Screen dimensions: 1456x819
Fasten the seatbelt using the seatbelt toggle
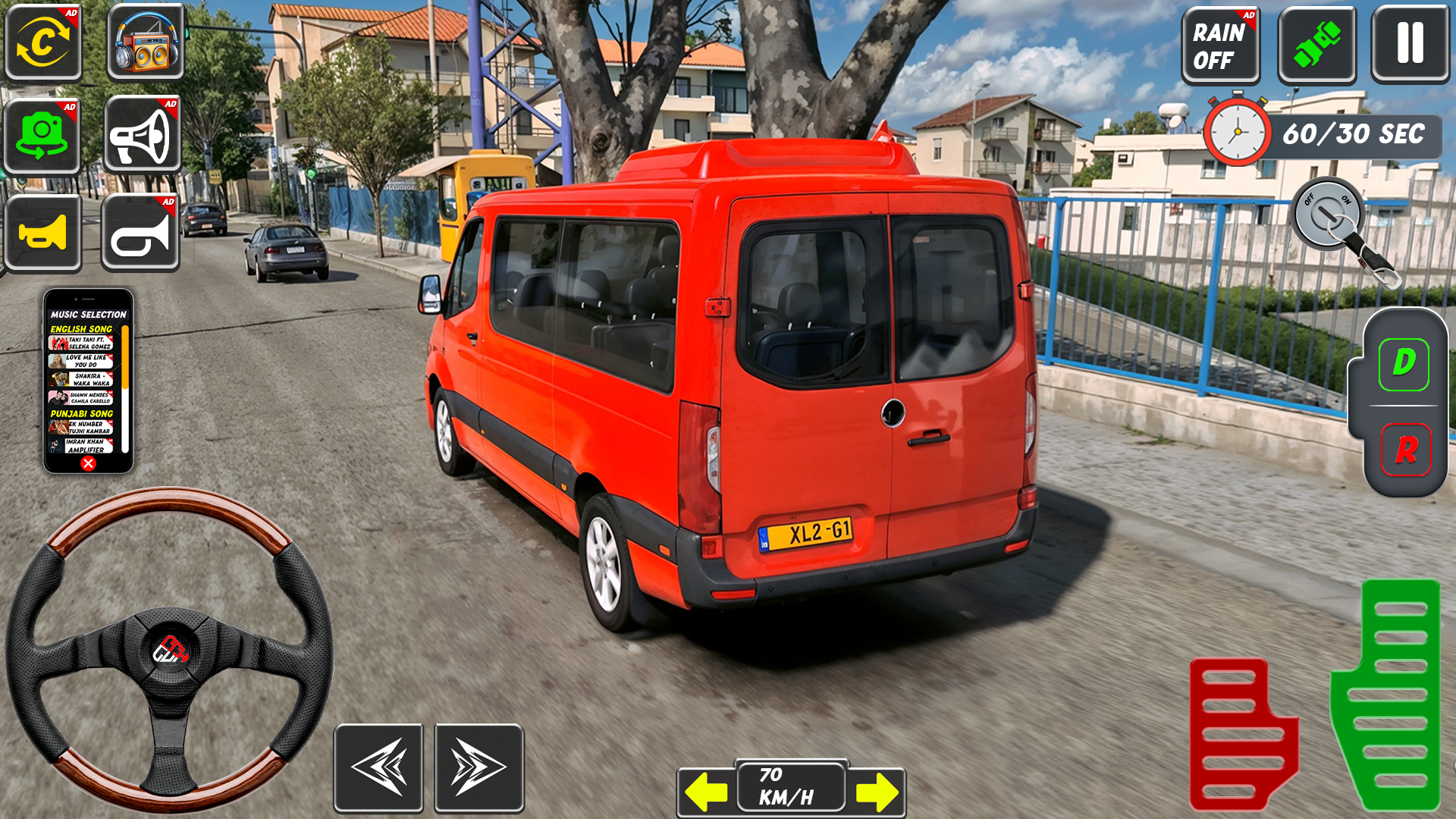pyautogui.click(x=1316, y=43)
